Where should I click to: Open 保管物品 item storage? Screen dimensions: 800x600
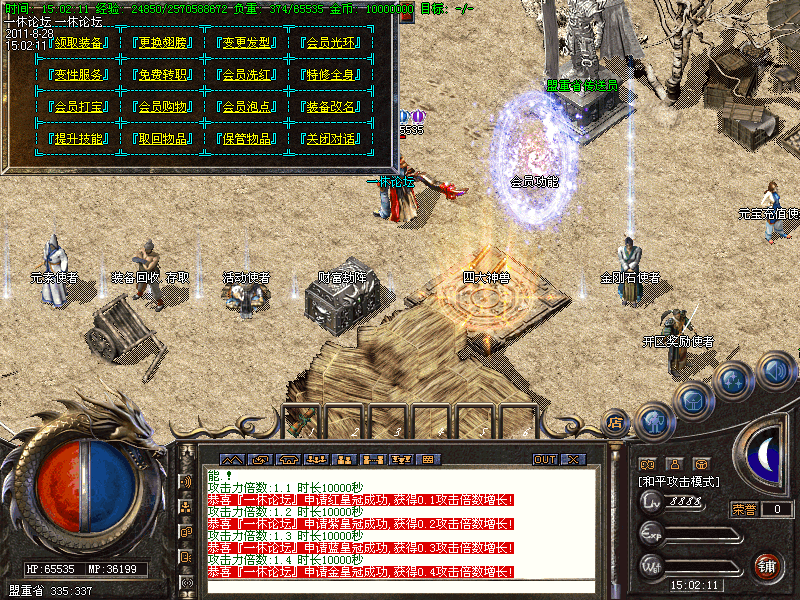(246, 139)
